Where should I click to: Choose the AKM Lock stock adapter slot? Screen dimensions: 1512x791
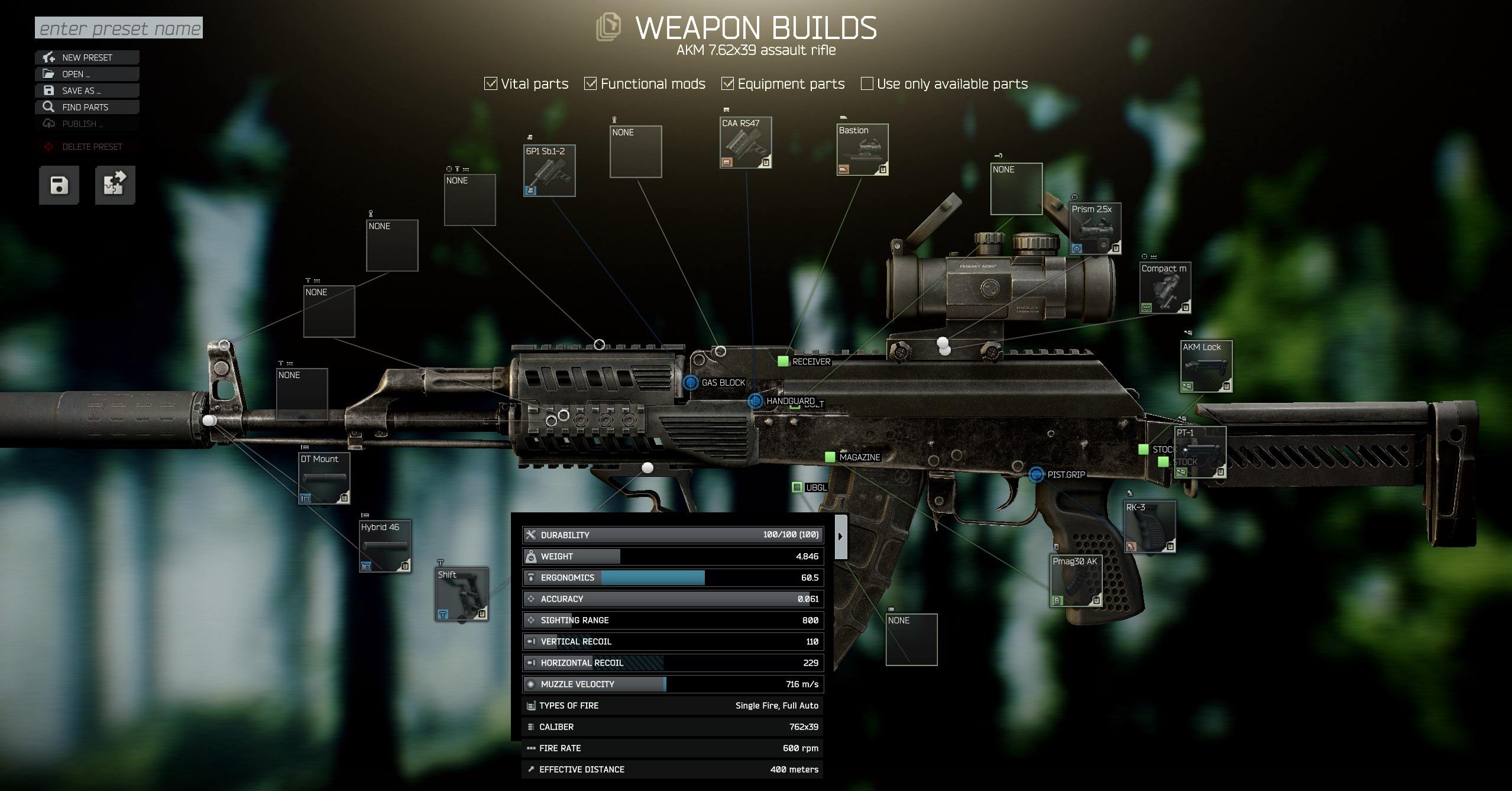click(1206, 366)
